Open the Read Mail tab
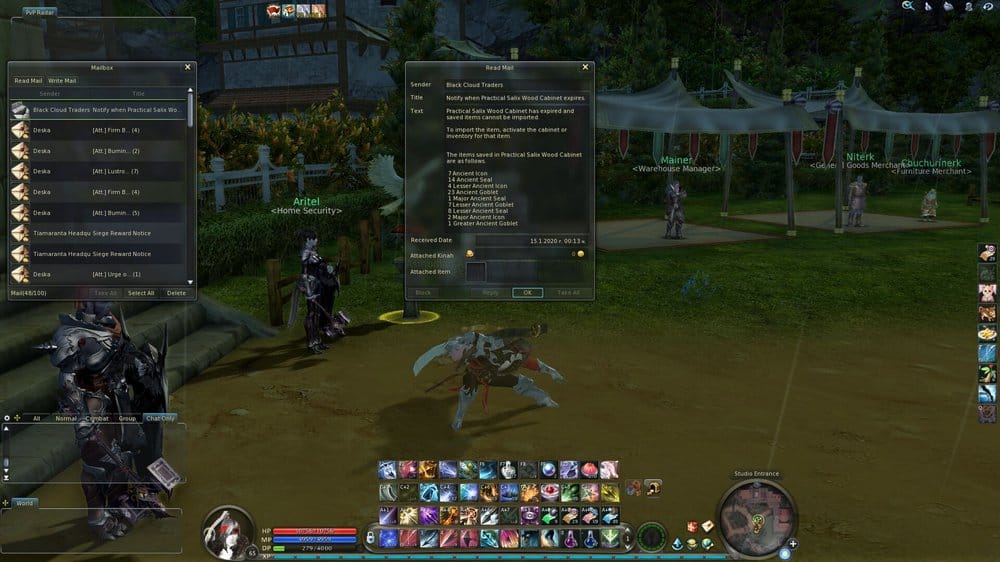Viewport: 1000px width, 562px height. (x=28, y=80)
